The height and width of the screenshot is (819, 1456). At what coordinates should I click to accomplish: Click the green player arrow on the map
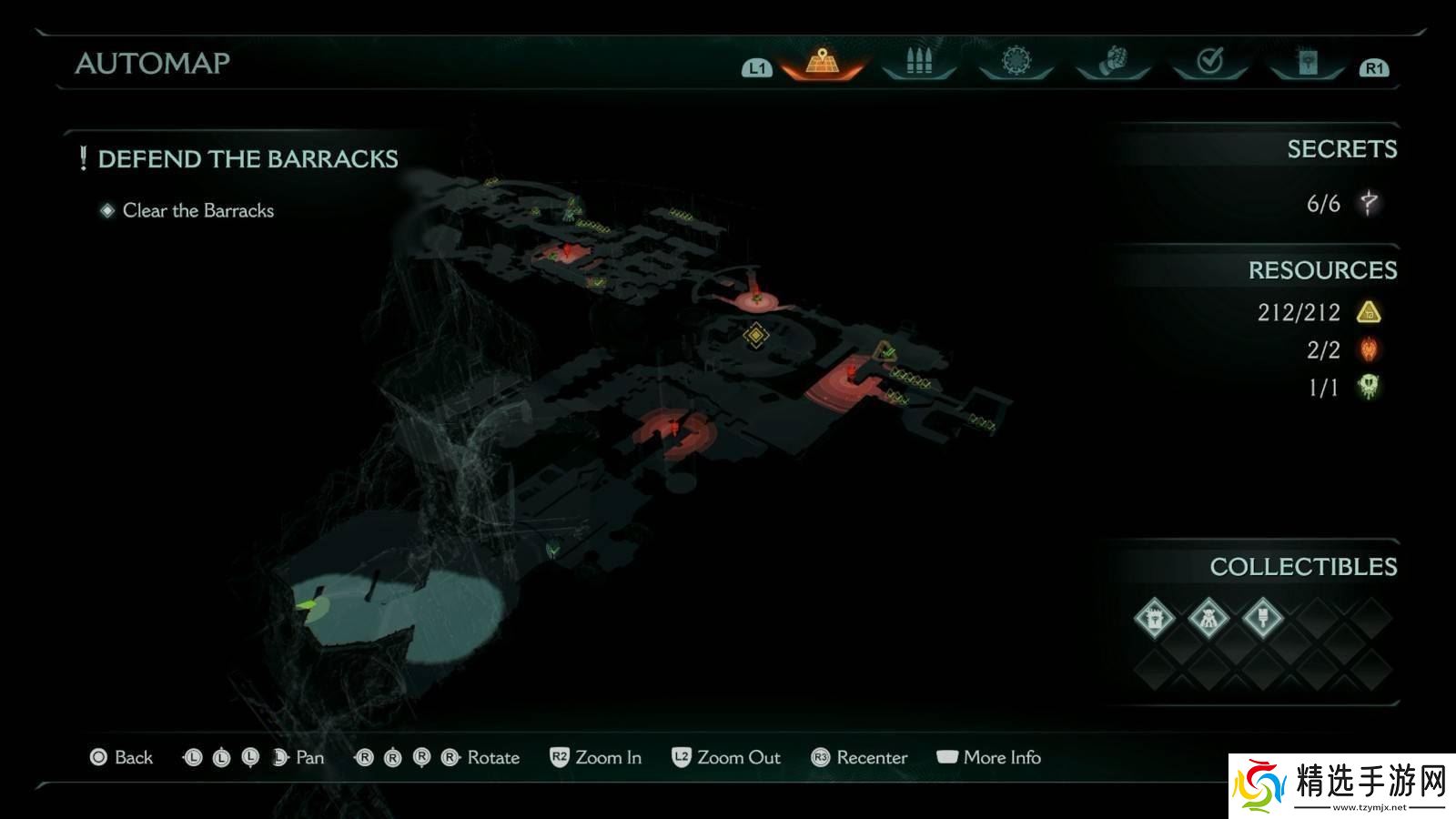click(310, 603)
